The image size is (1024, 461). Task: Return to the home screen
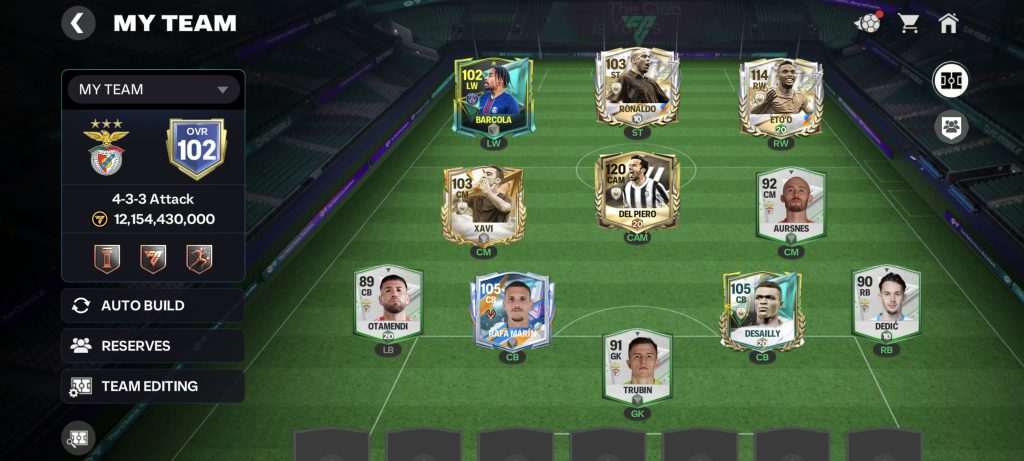point(949,23)
